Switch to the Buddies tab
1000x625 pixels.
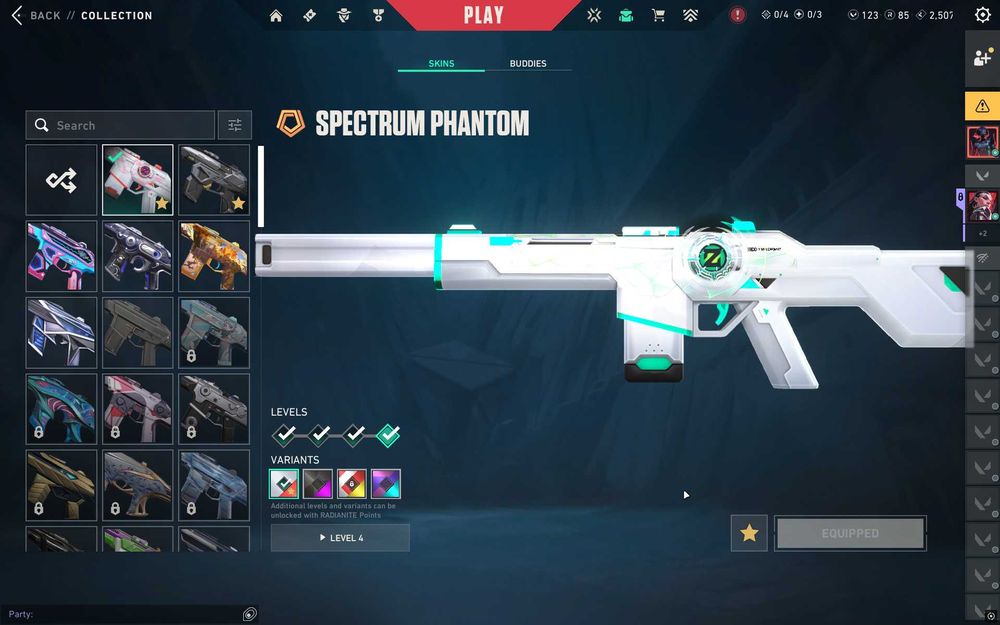528,64
